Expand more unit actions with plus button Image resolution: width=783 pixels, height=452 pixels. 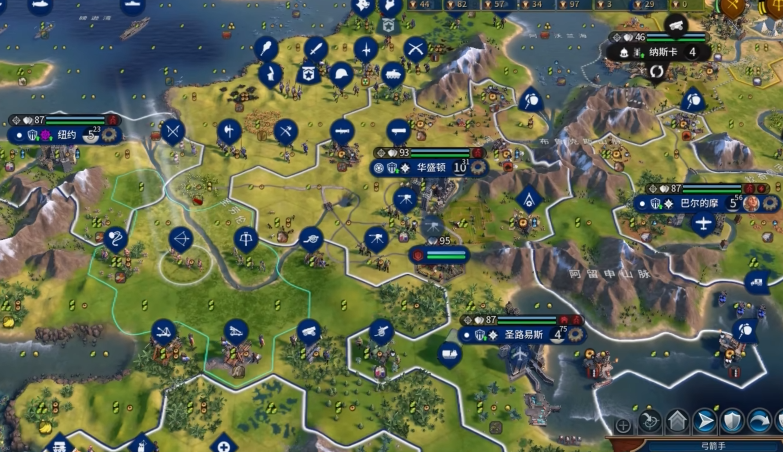point(623,425)
